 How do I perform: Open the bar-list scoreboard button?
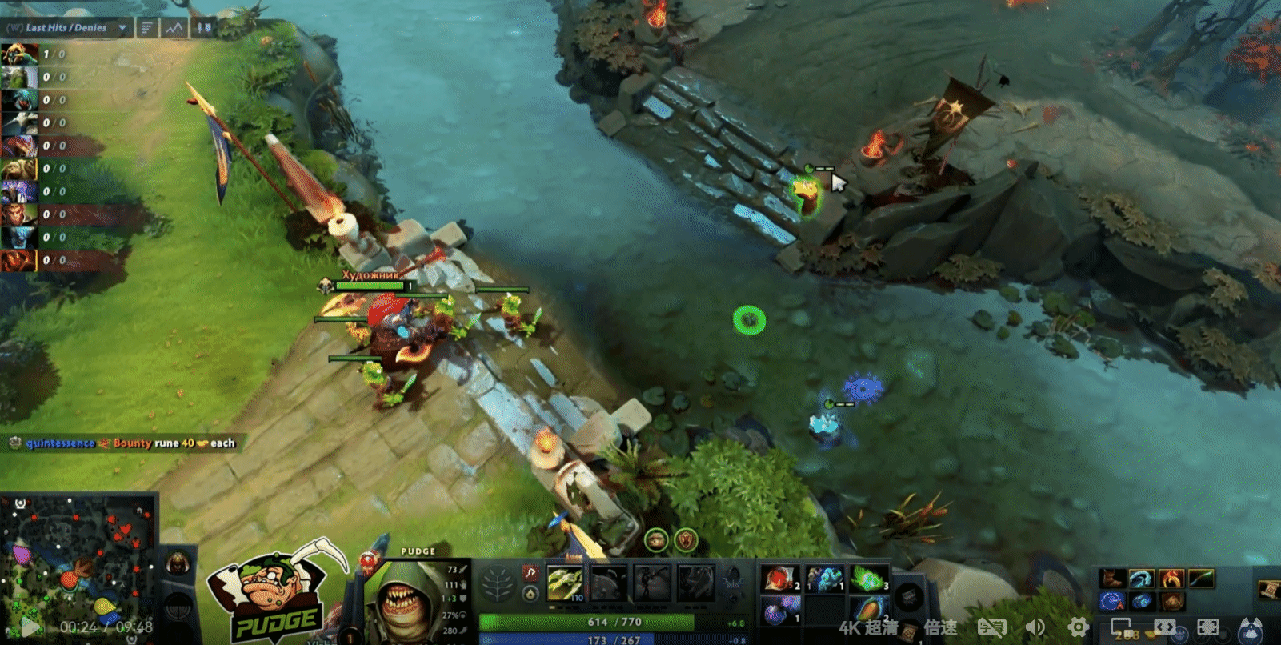click(x=148, y=28)
